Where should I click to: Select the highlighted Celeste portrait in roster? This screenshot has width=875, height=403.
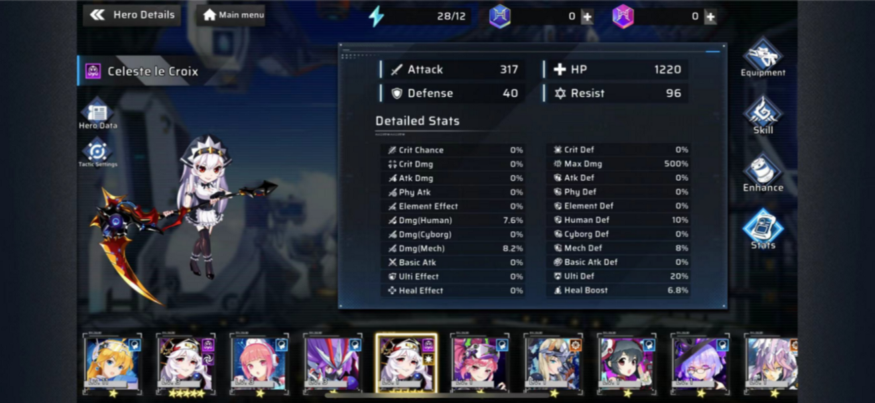click(406, 362)
